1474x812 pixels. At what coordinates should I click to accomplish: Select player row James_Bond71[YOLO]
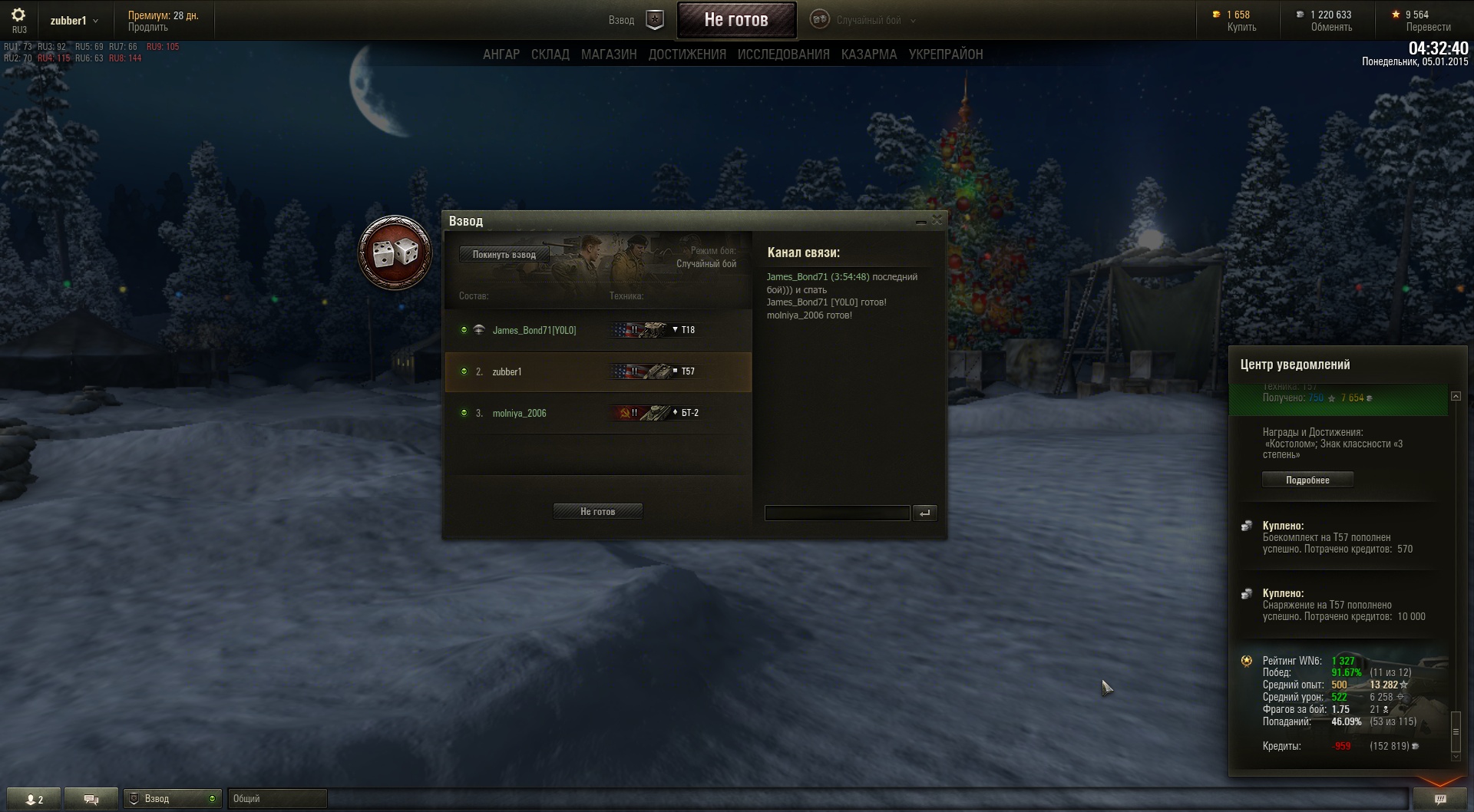click(534, 330)
